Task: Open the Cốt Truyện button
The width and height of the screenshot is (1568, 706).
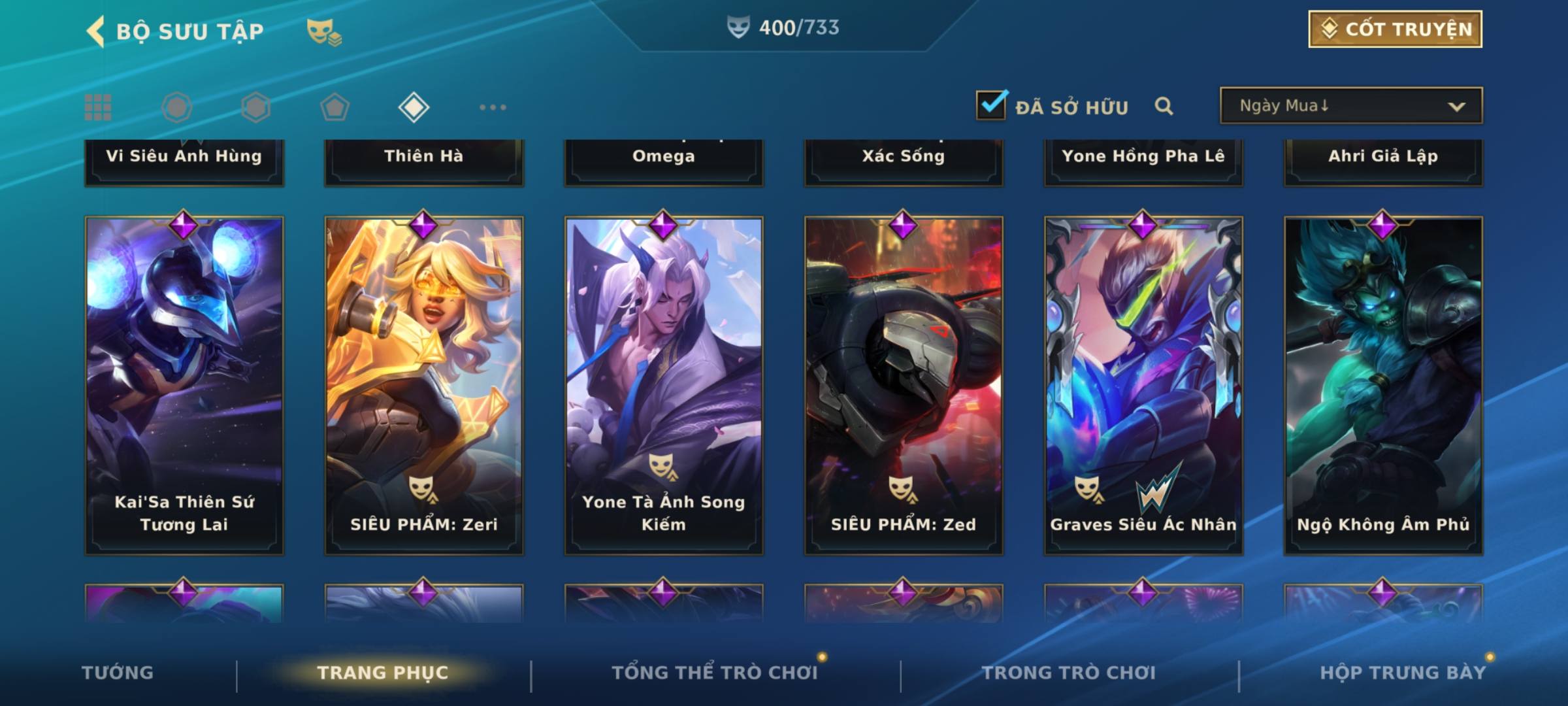Action: [x=1395, y=29]
